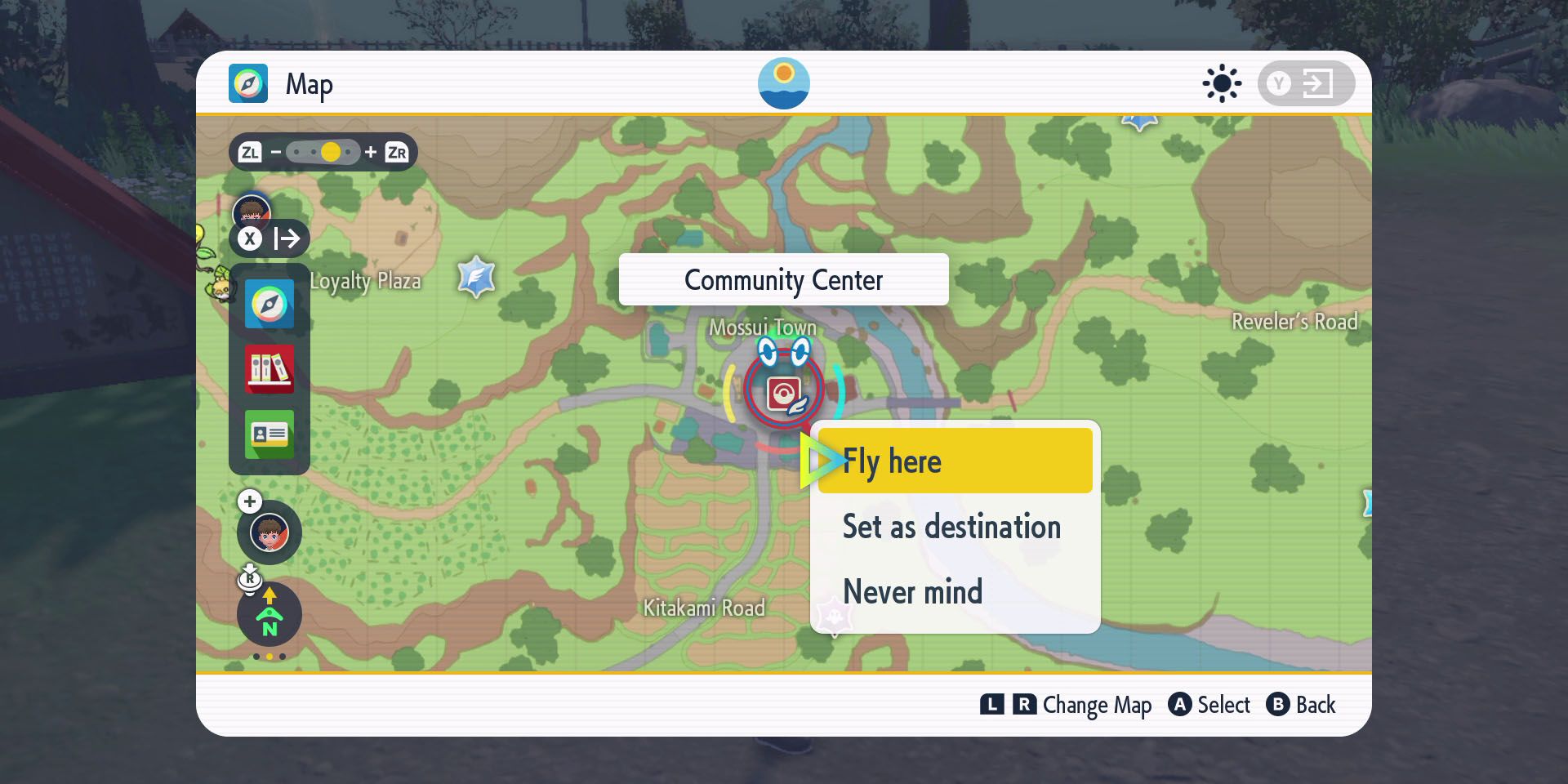Click the Community Center label box

pos(783,279)
